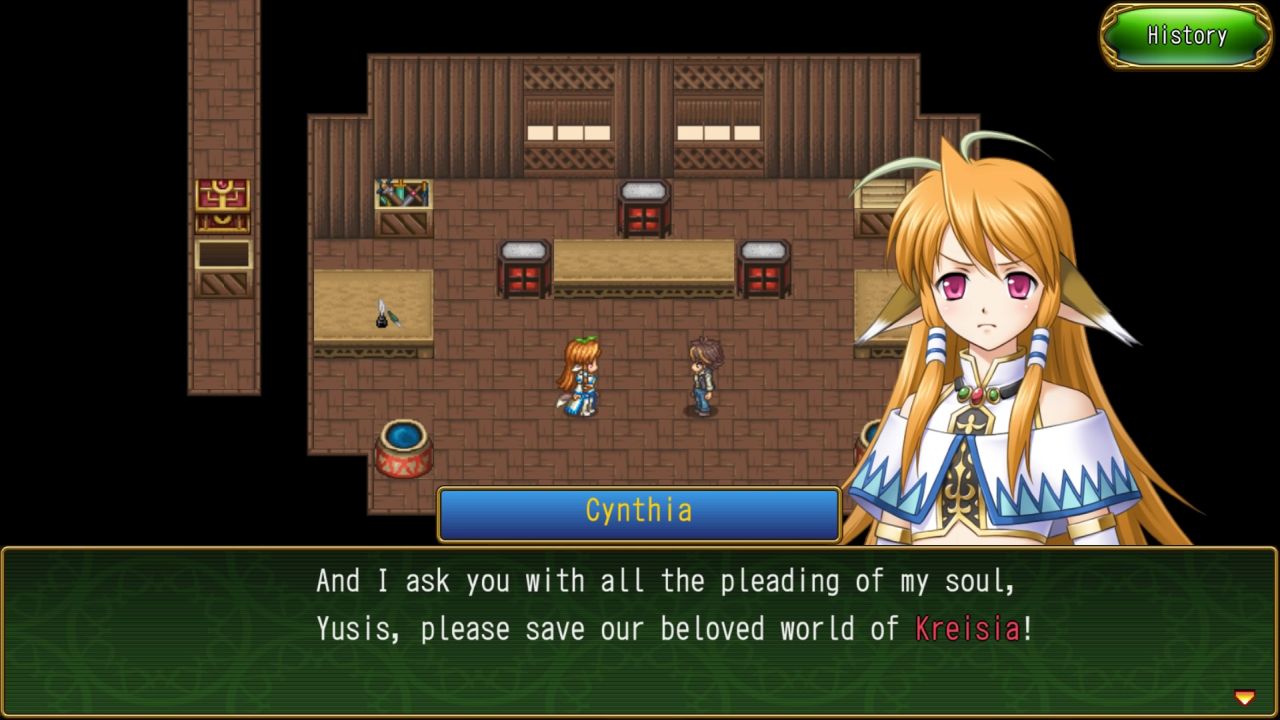
Task: Click the red-highlighted word Kreisia
Action: [x=967, y=629]
